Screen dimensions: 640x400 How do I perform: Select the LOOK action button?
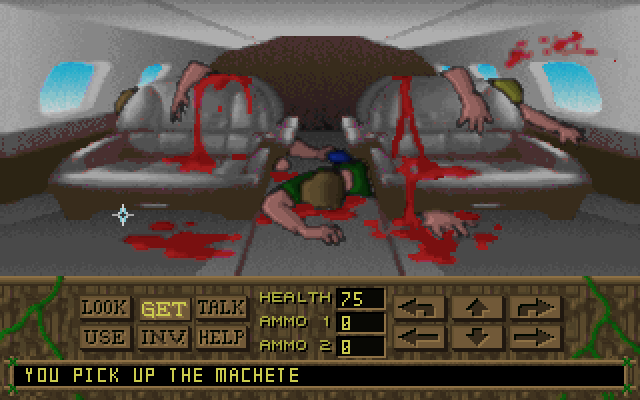pos(105,308)
